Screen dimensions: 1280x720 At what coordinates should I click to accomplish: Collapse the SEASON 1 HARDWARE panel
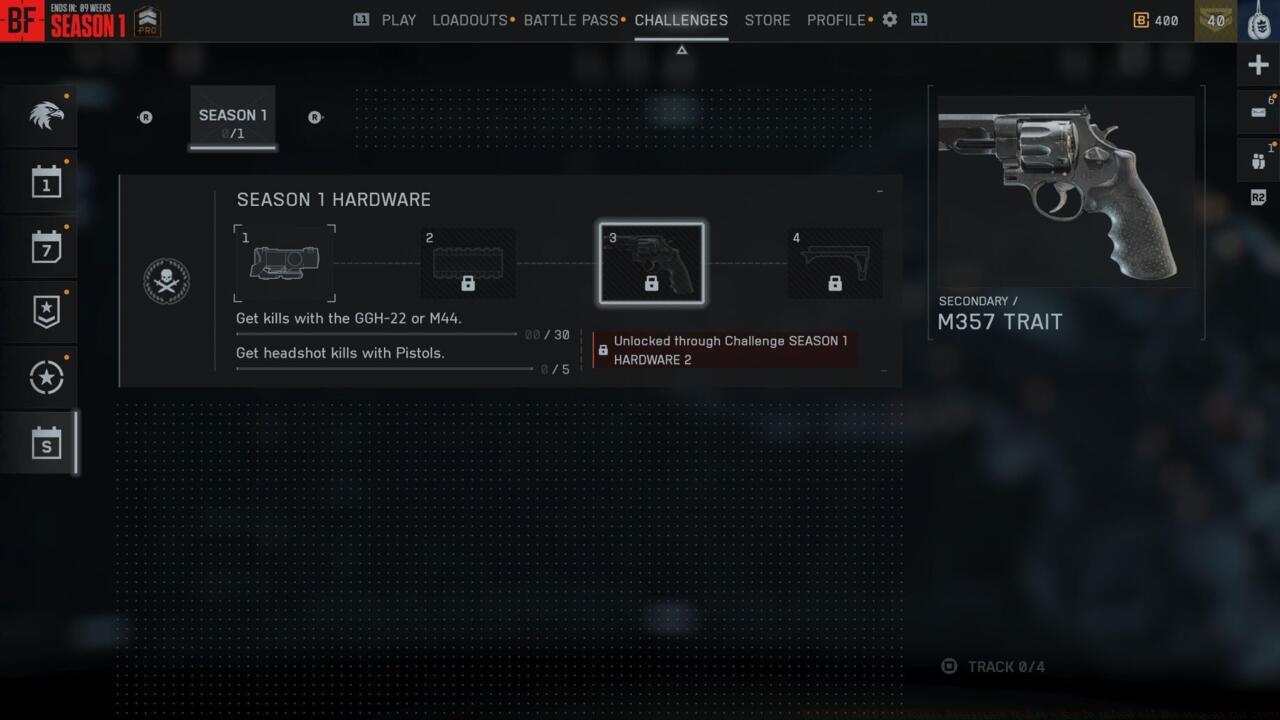coord(879,192)
